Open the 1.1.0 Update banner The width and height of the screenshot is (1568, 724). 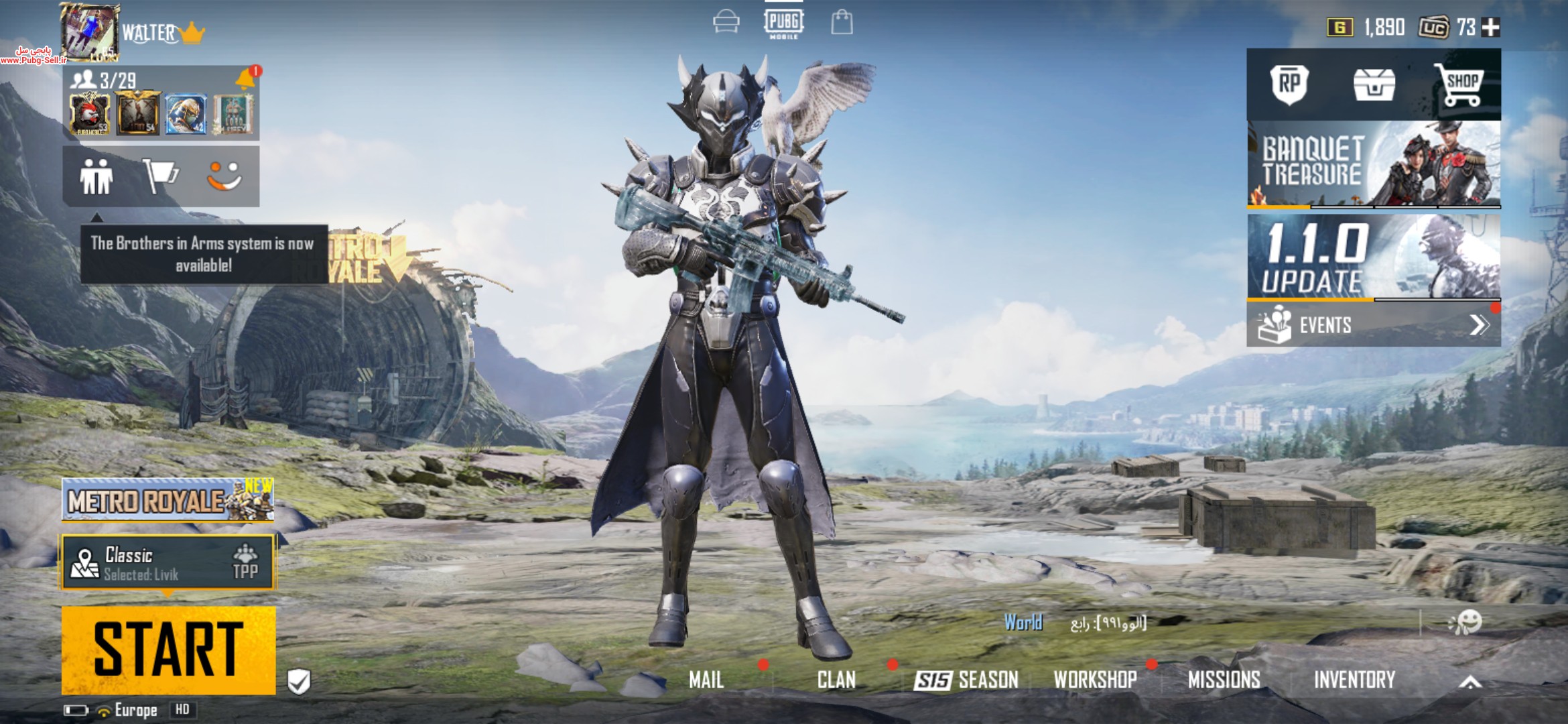click(1373, 258)
